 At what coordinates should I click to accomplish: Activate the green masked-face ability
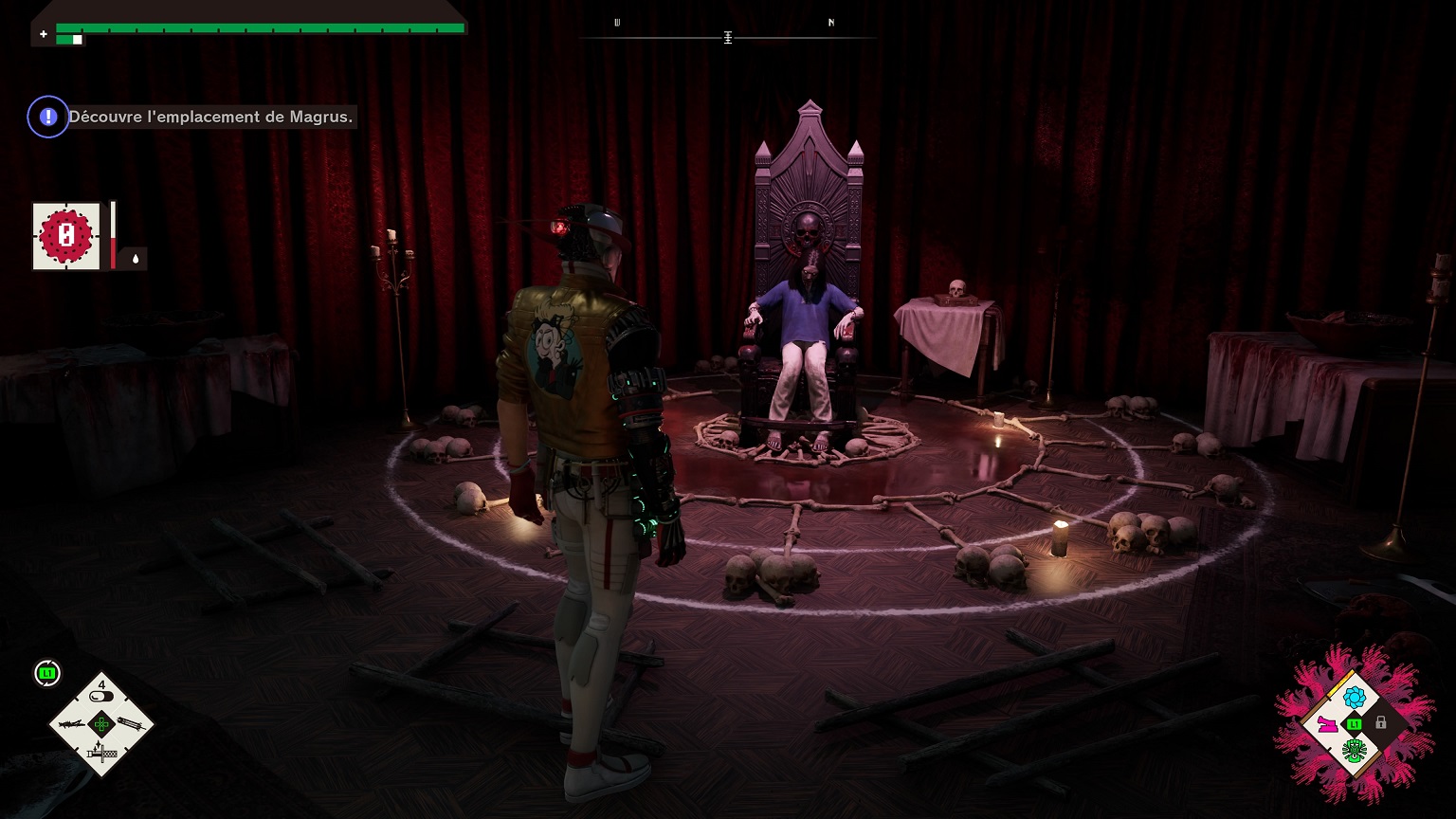[x=1354, y=750]
